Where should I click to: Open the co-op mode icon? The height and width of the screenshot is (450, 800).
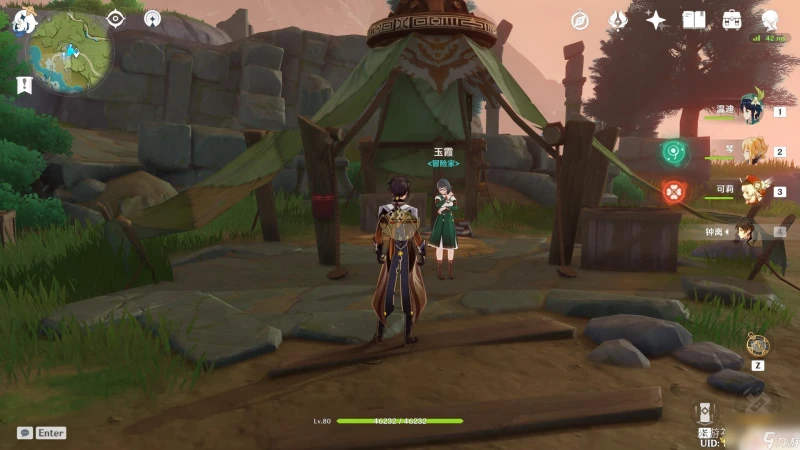pyautogui.click(x=153, y=18)
